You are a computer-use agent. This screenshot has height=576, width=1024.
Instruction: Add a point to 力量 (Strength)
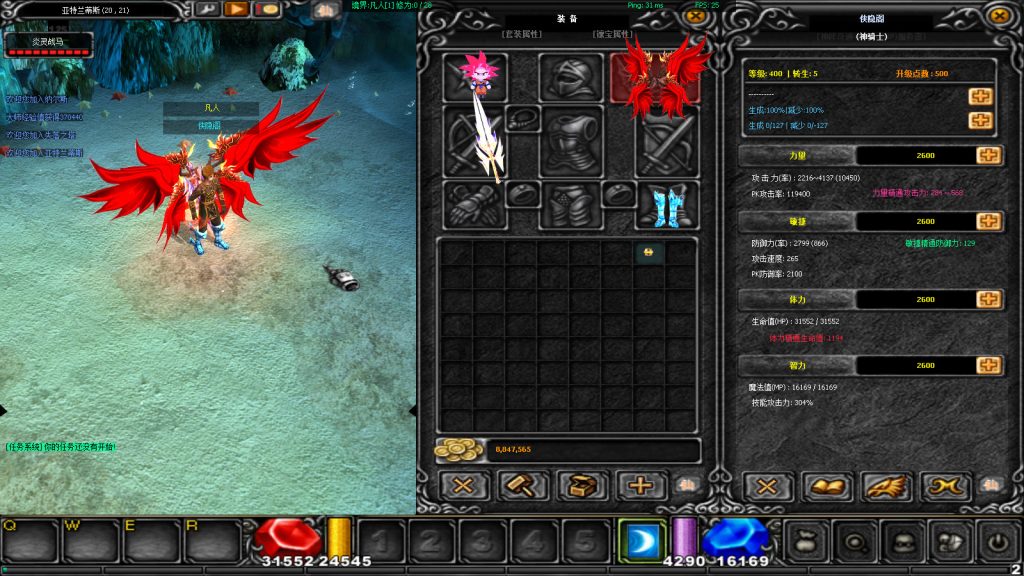pos(988,155)
